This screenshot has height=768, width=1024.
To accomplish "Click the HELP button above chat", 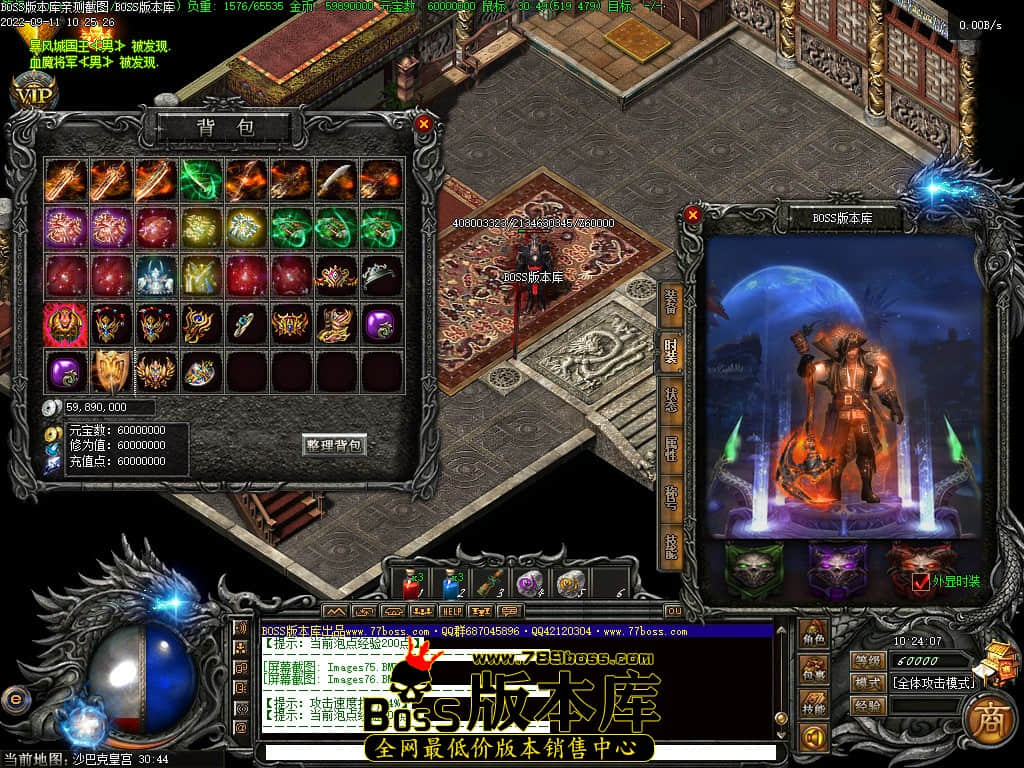I will (452, 610).
